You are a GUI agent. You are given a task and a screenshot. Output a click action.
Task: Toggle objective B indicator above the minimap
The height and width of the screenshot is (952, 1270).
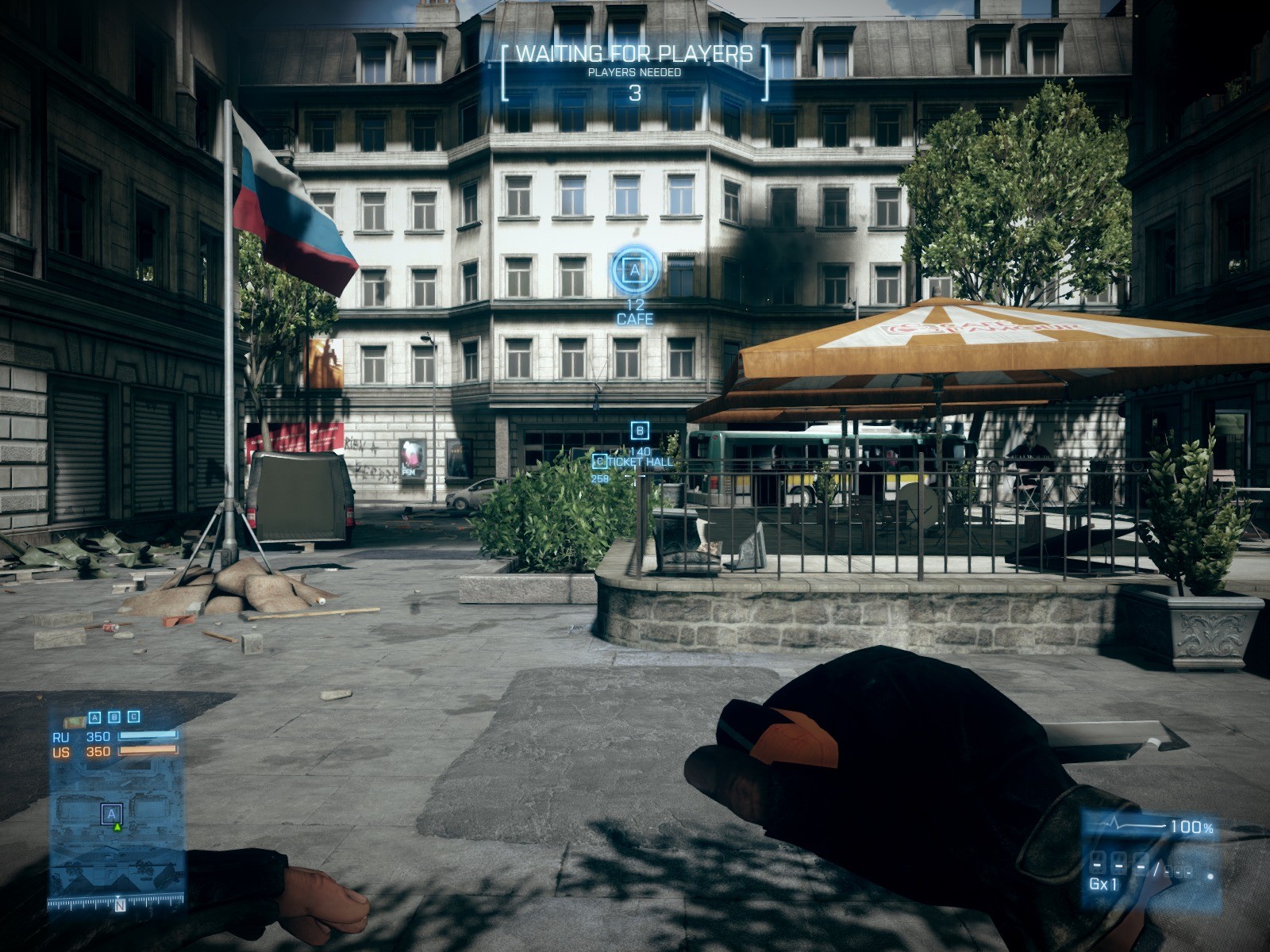[x=114, y=716]
